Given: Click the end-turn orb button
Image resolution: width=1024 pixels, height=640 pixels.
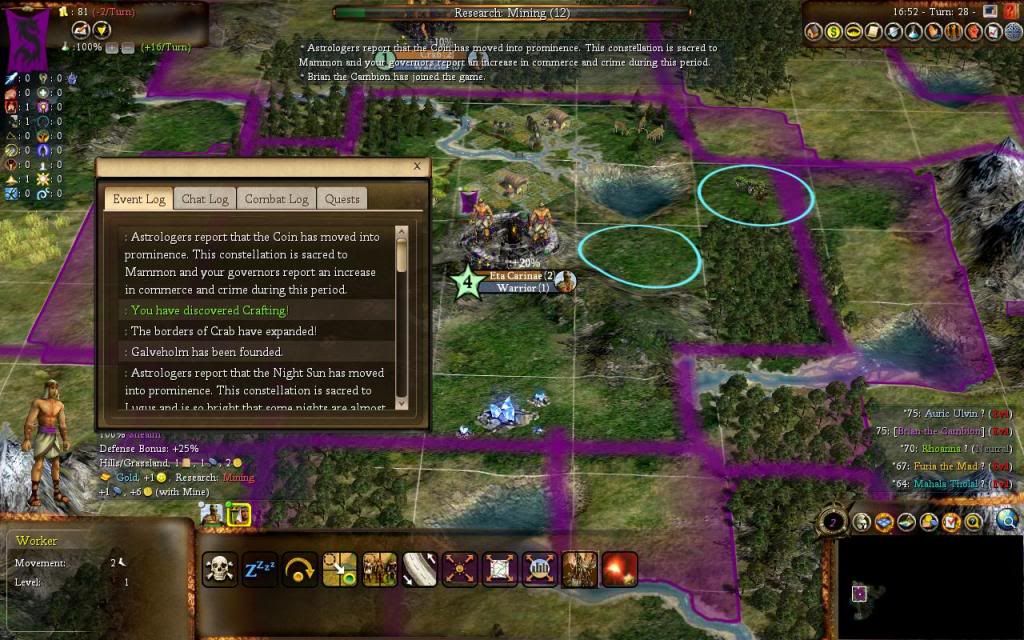Looking at the screenshot, I should (834, 521).
